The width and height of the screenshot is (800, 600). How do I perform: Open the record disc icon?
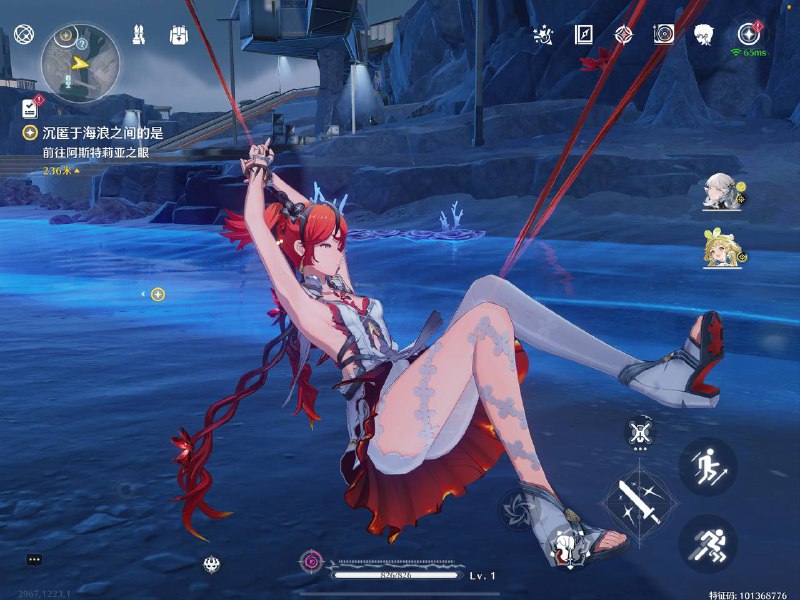click(663, 36)
